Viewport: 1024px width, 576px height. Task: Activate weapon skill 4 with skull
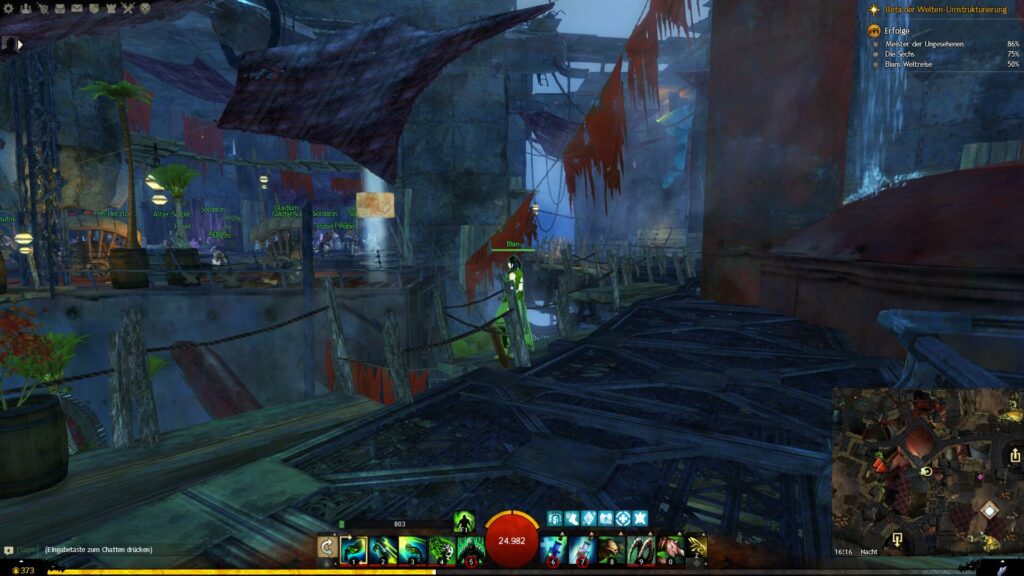point(441,548)
